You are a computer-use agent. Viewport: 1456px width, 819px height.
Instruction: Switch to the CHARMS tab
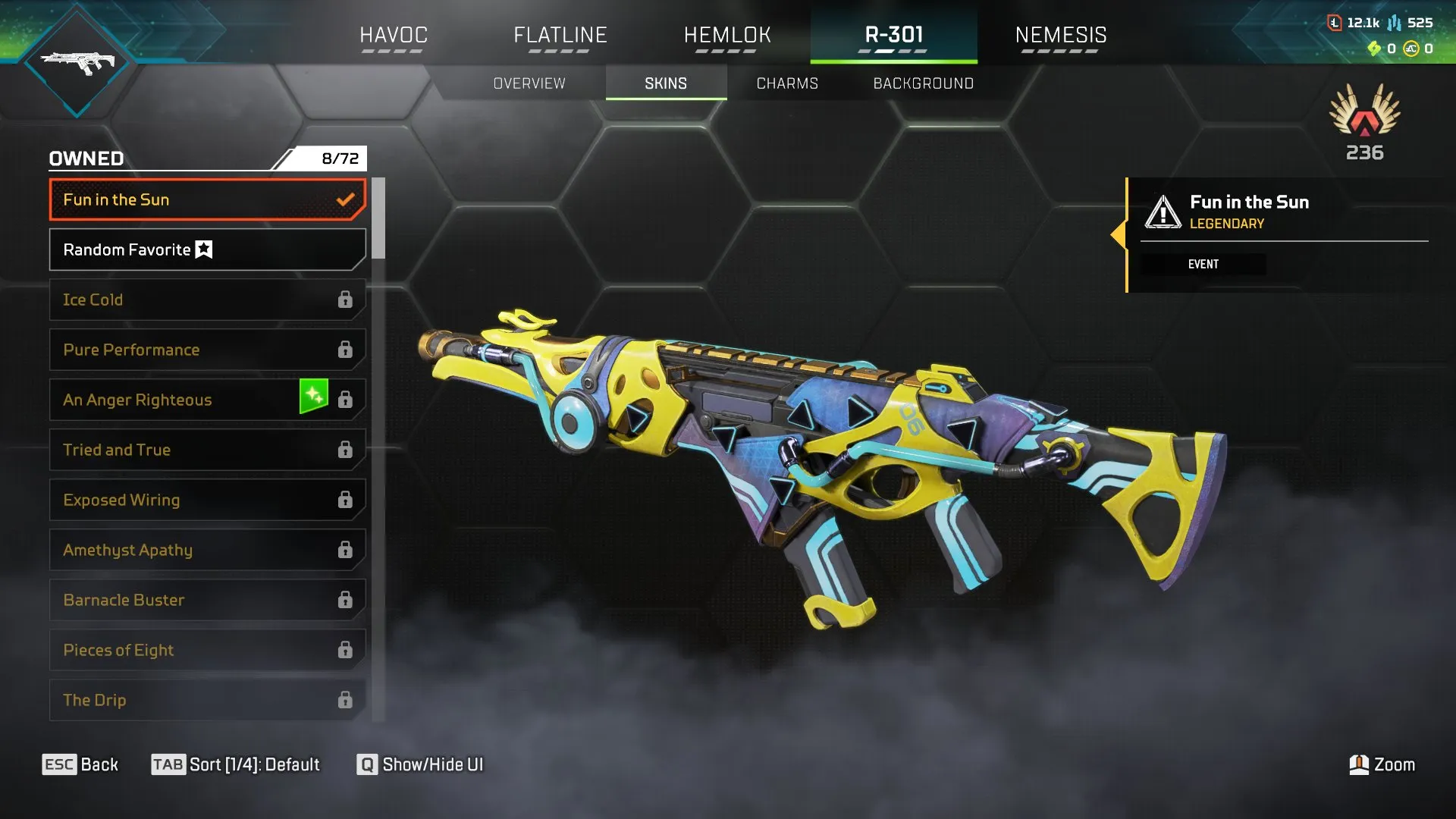click(x=786, y=83)
